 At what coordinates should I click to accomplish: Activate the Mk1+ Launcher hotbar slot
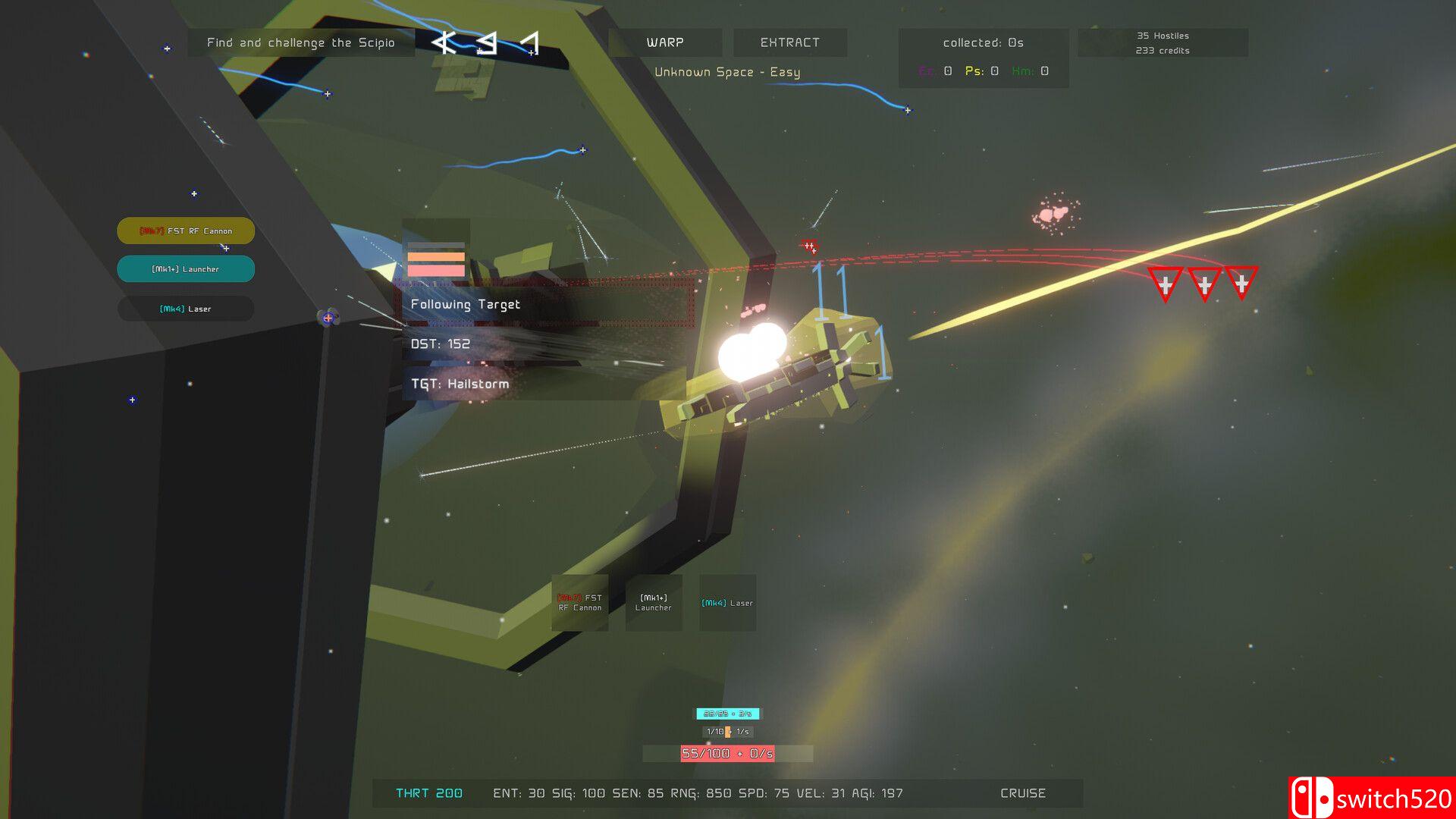pyautogui.click(x=653, y=603)
